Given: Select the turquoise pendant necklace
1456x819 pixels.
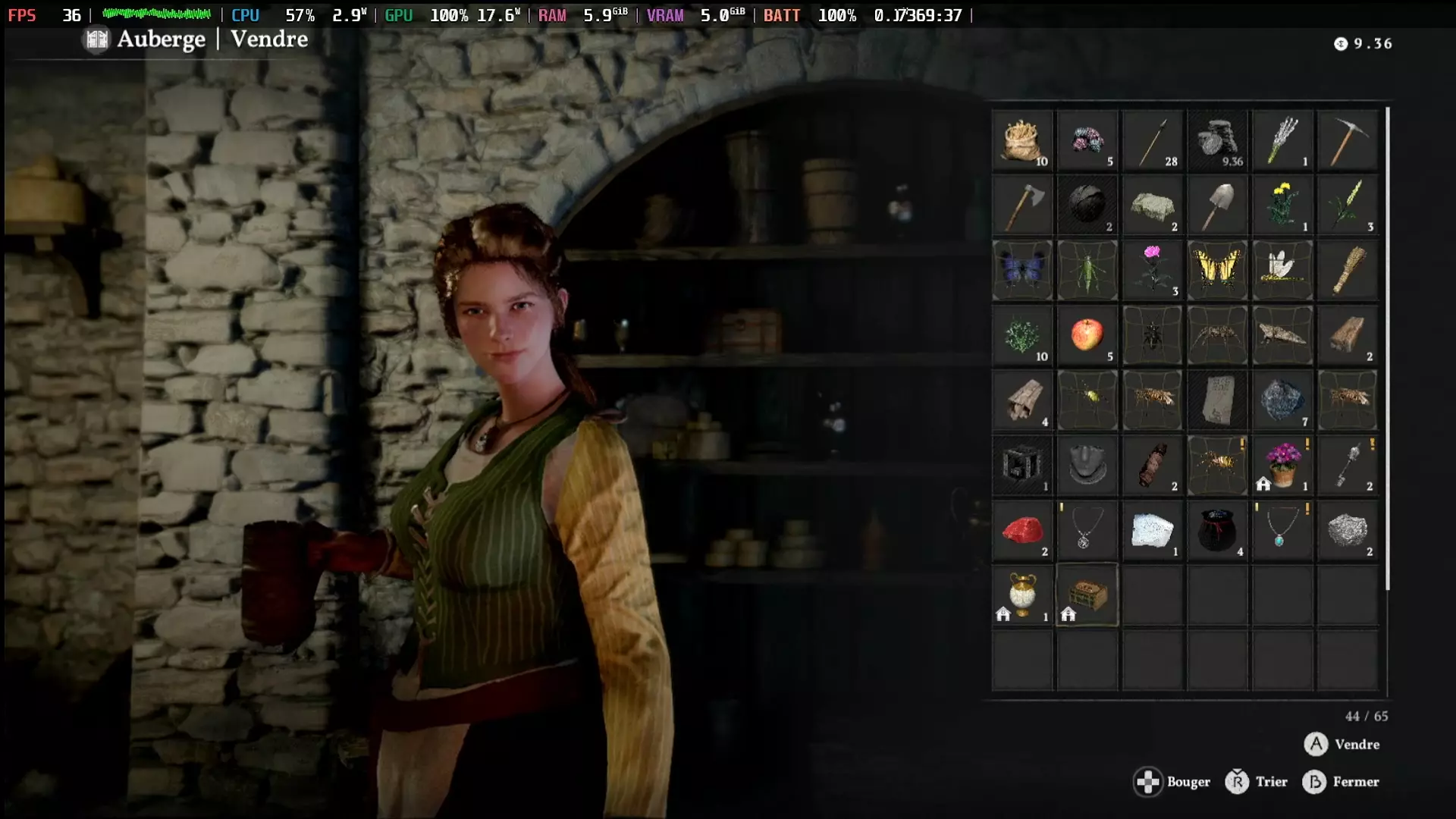Looking at the screenshot, I should (1283, 531).
